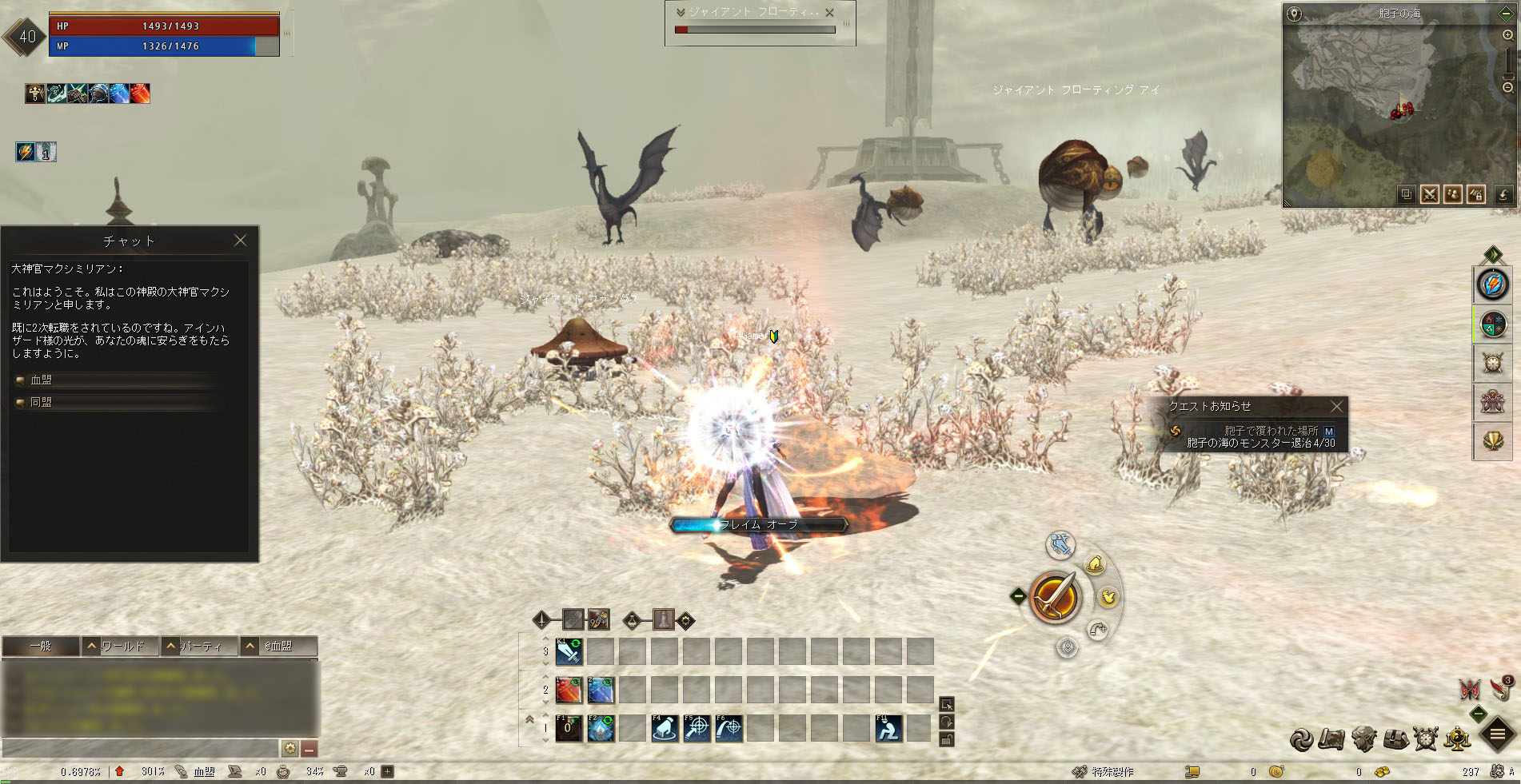This screenshot has width=1521, height=784.
Task: Click the chat text input field
Action: 140,749
